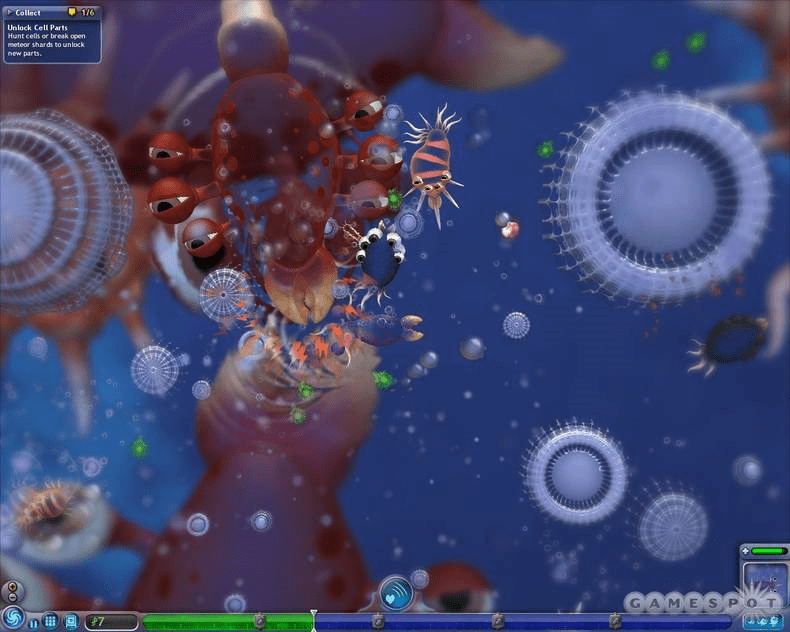Collapse the Collect objective panel arrow
Viewport: 790px width, 632px height.
(x=9, y=13)
